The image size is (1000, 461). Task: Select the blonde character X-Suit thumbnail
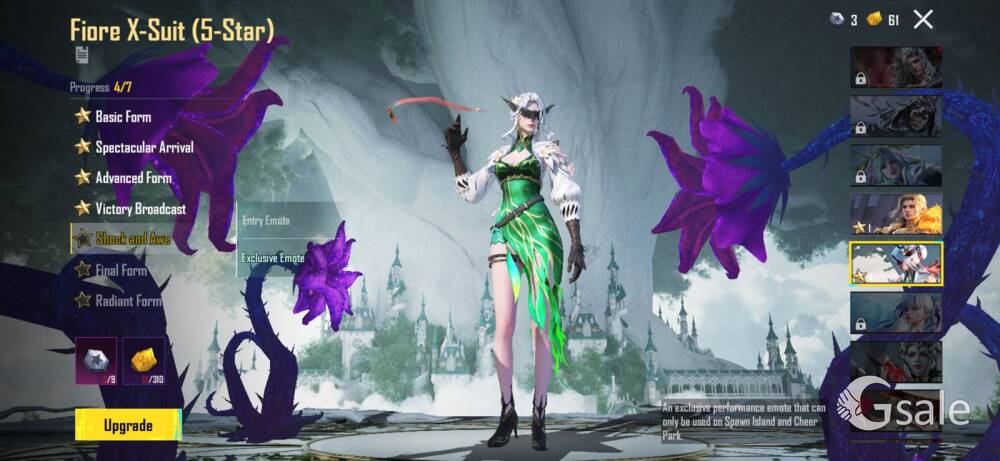coord(895,214)
